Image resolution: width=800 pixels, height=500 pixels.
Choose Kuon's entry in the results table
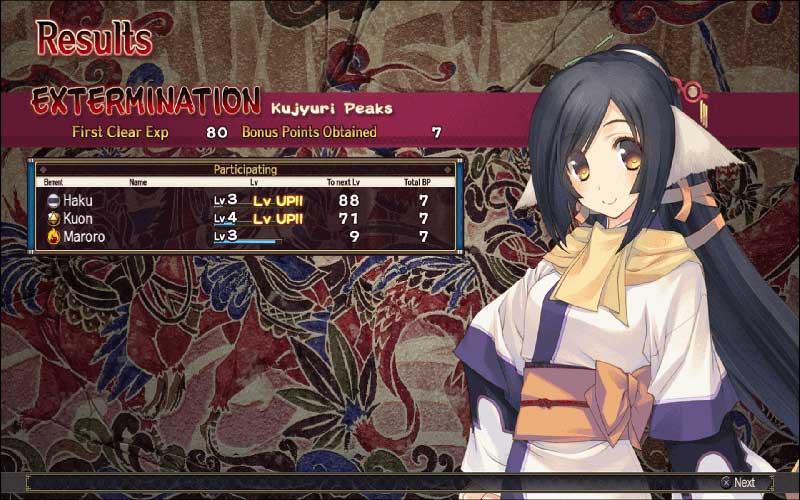pyautogui.click(x=245, y=218)
